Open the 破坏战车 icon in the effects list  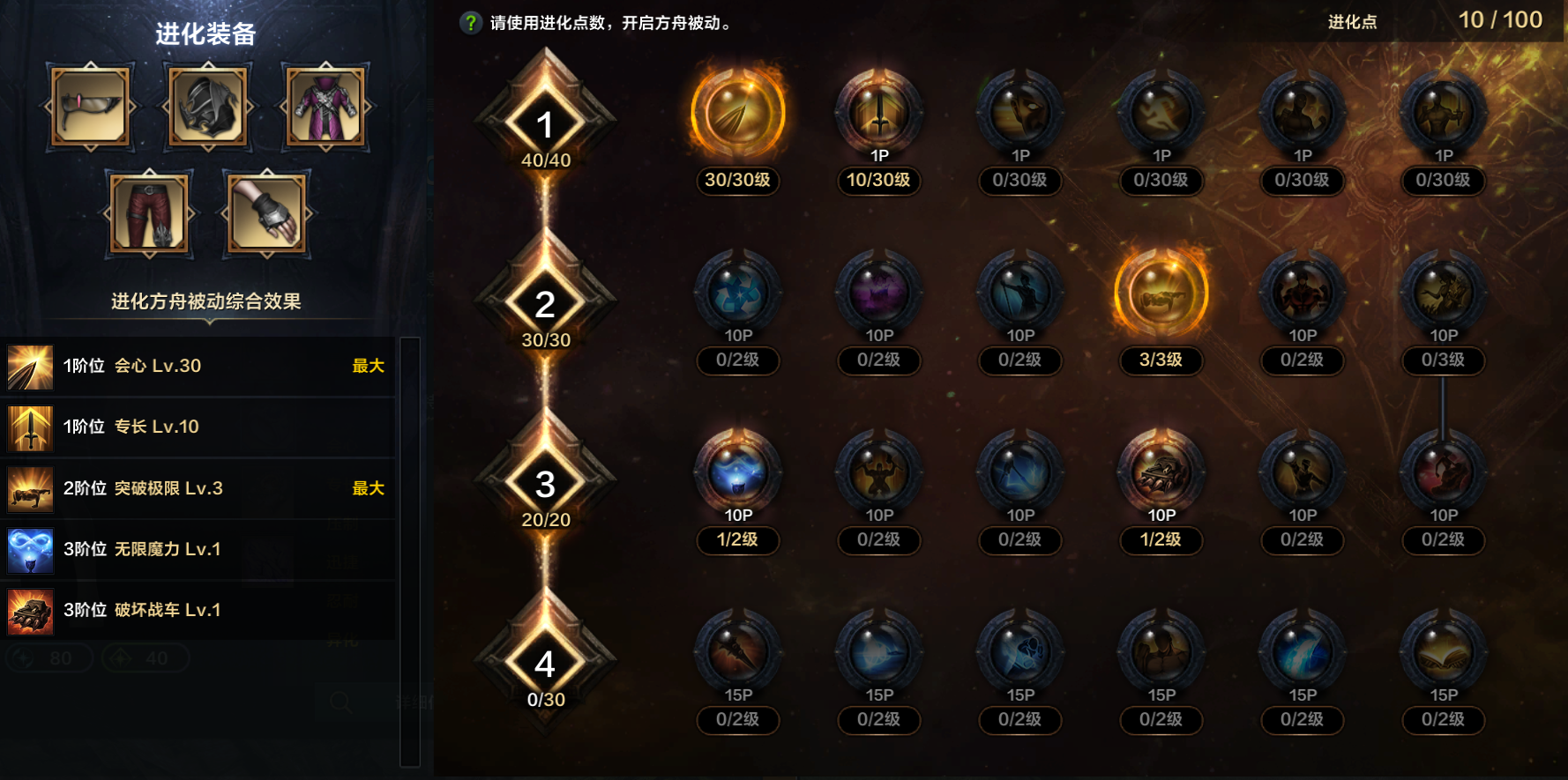[31, 611]
